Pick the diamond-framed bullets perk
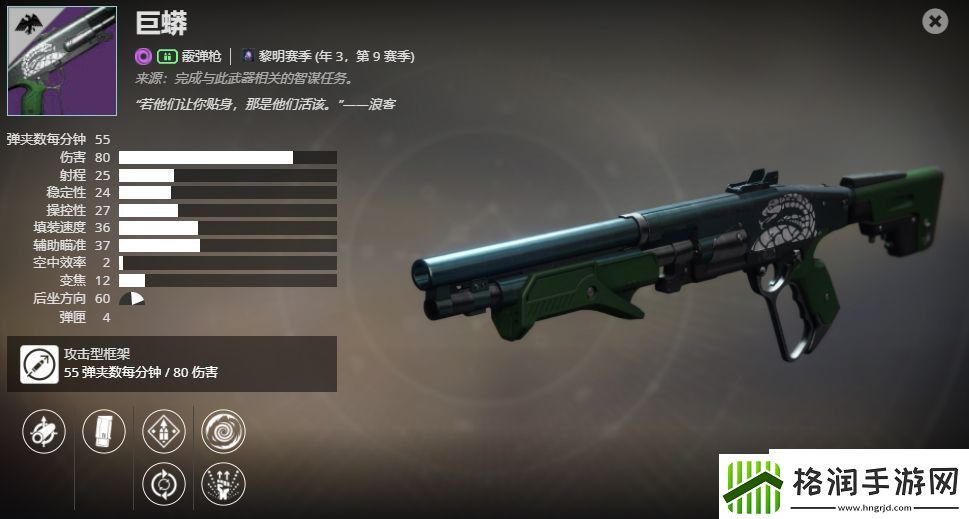The height and width of the screenshot is (519, 969). [x=164, y=431]
